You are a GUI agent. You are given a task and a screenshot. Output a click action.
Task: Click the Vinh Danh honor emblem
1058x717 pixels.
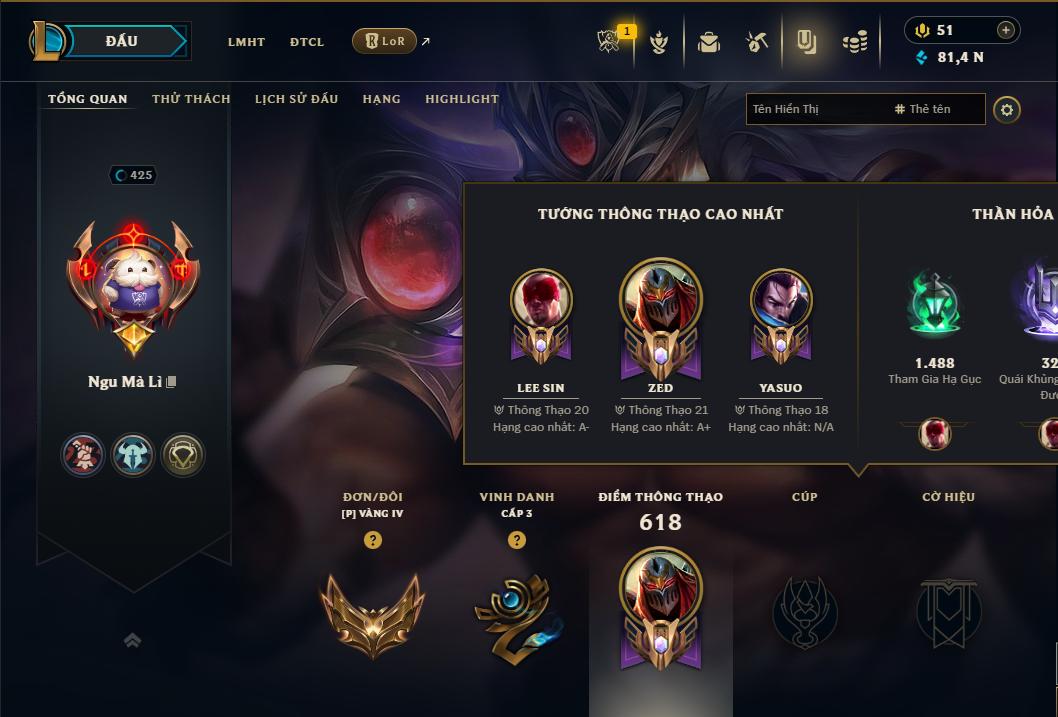pyautogui.click(x=516, y=612)
